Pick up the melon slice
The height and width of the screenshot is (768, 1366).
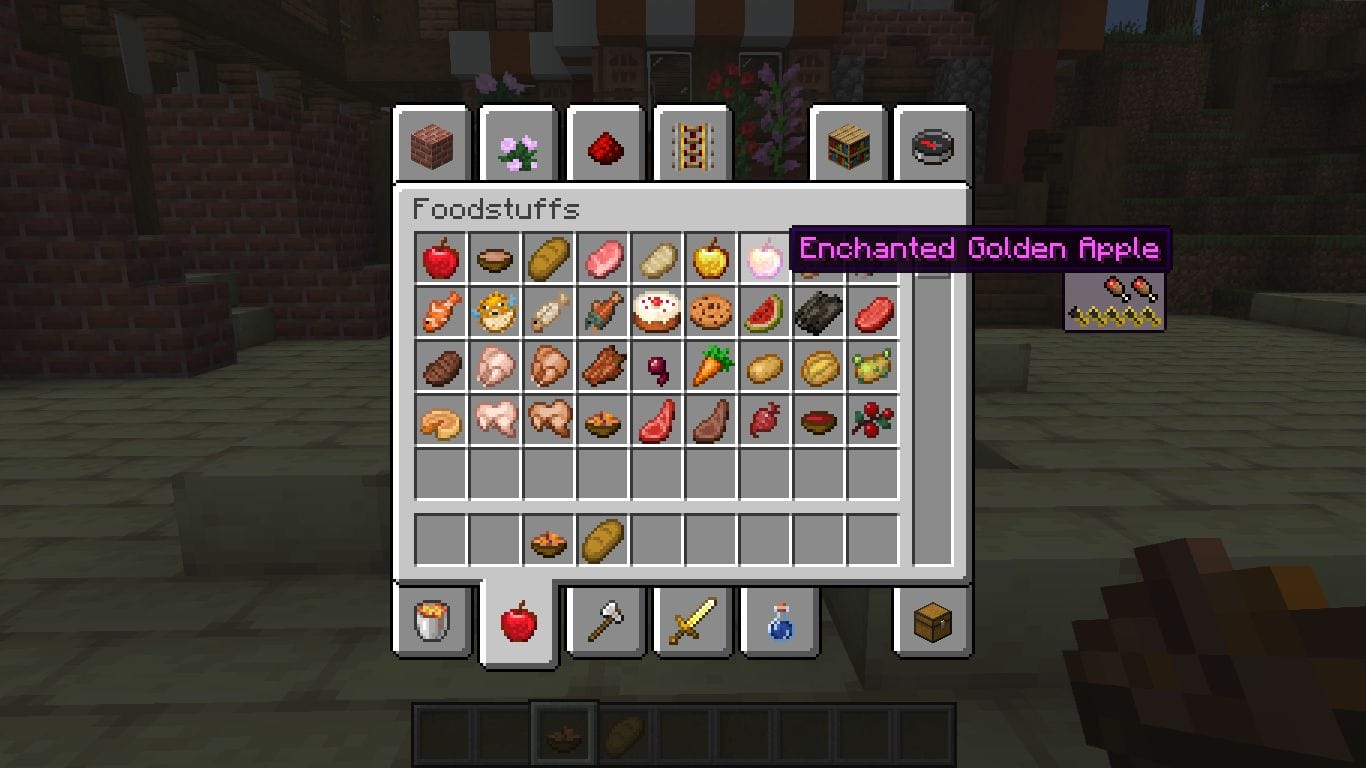[x=767, y=312]
